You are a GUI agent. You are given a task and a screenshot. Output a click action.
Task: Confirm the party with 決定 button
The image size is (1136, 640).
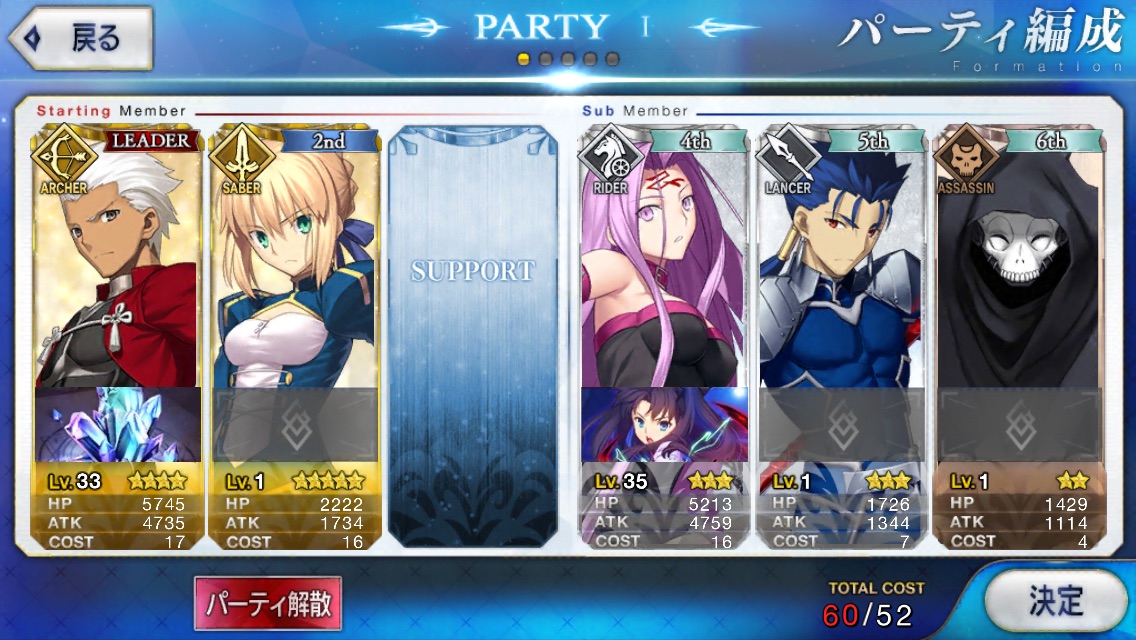1055,600
